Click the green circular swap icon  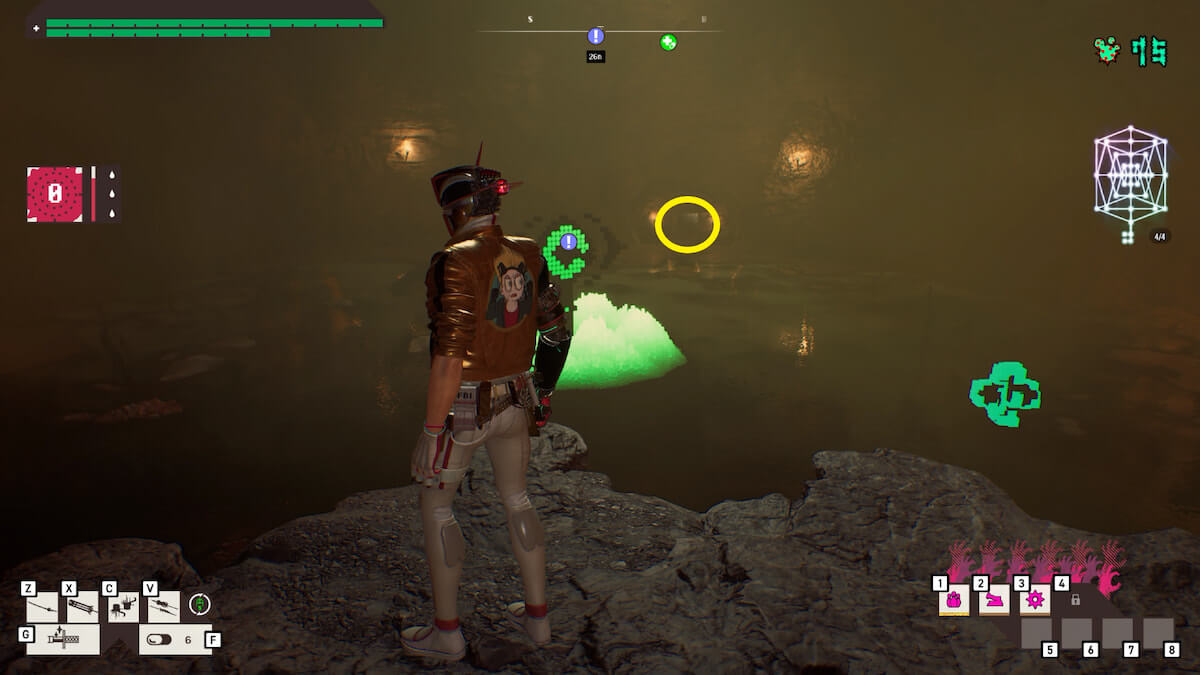coord(200,604)
